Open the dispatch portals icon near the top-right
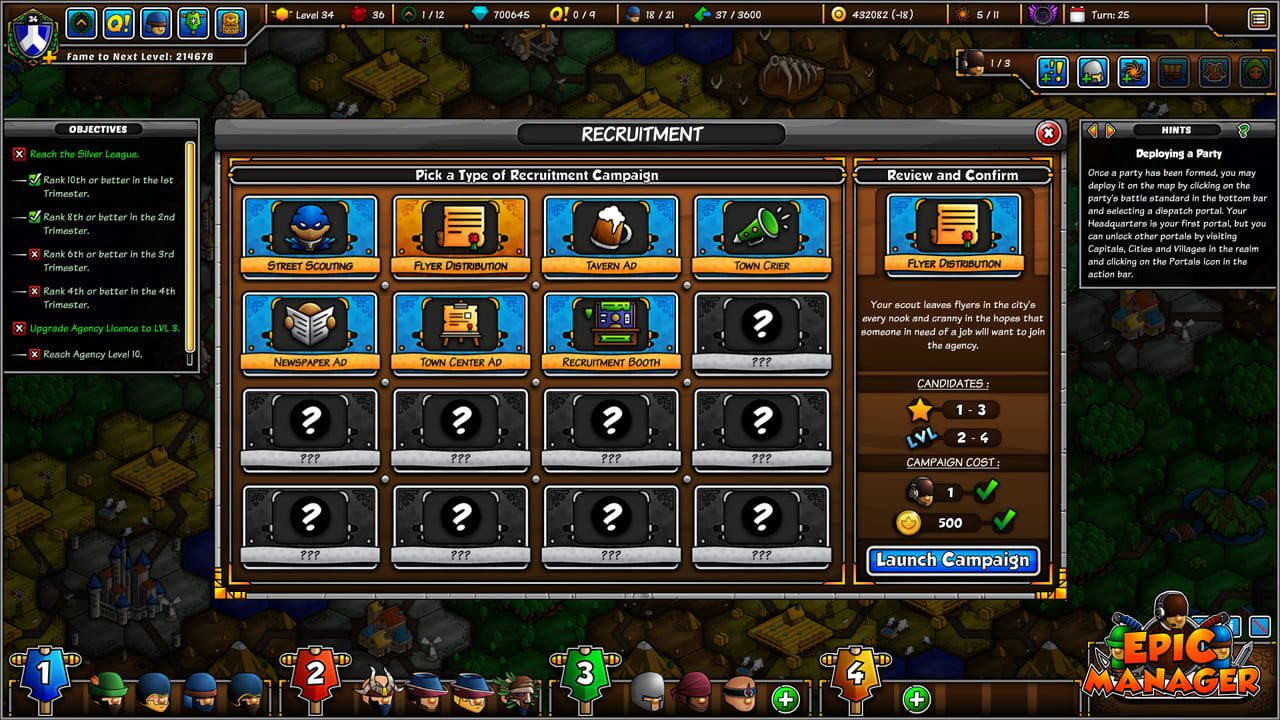1280x720 pixels. tap(1133, 73)
